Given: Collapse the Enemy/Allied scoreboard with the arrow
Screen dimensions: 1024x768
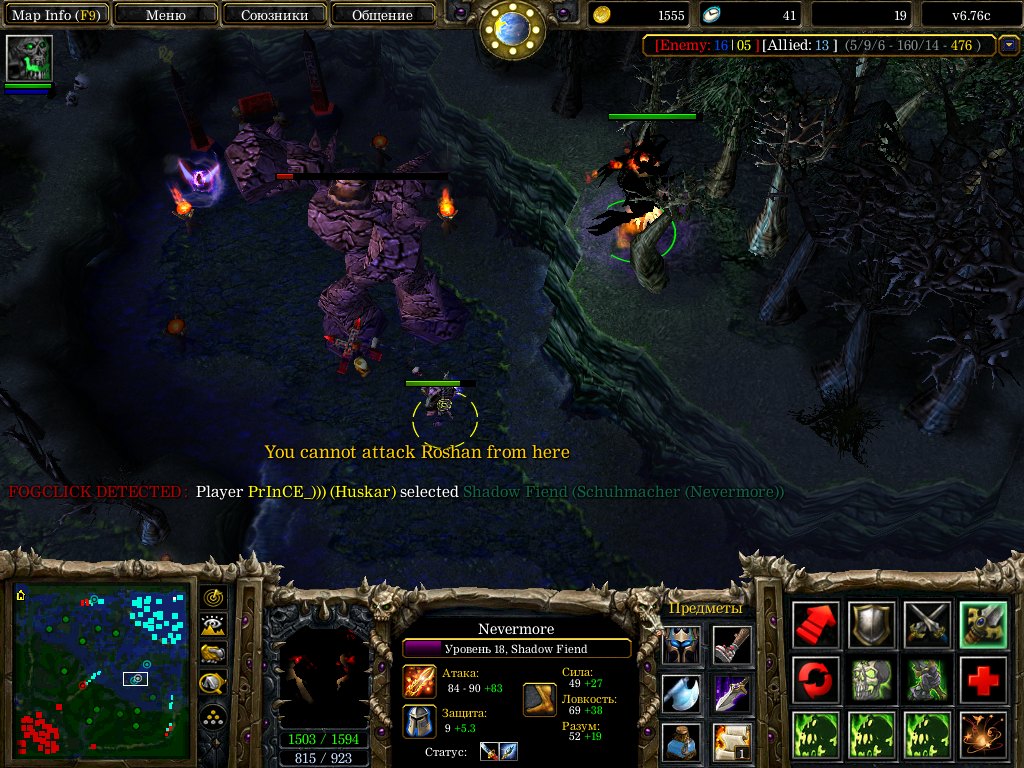Looking at the screenshot, I should pyautogui.click(x=1009, y=45).
